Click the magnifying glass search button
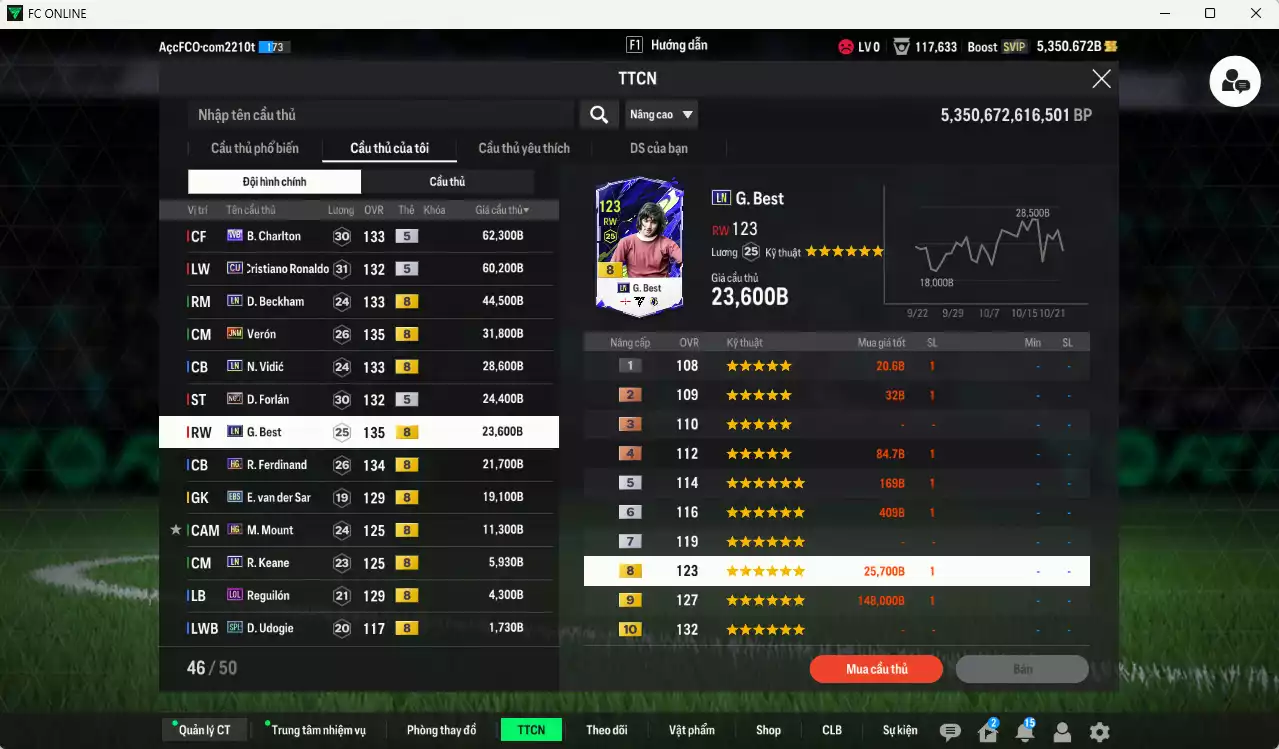This screenshot has width=1279, height=749. coord(598,115)
